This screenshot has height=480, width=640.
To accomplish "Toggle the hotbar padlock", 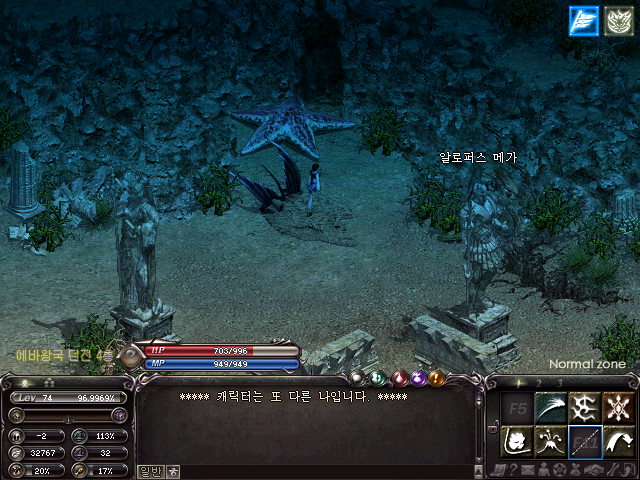I will [493, 425].
